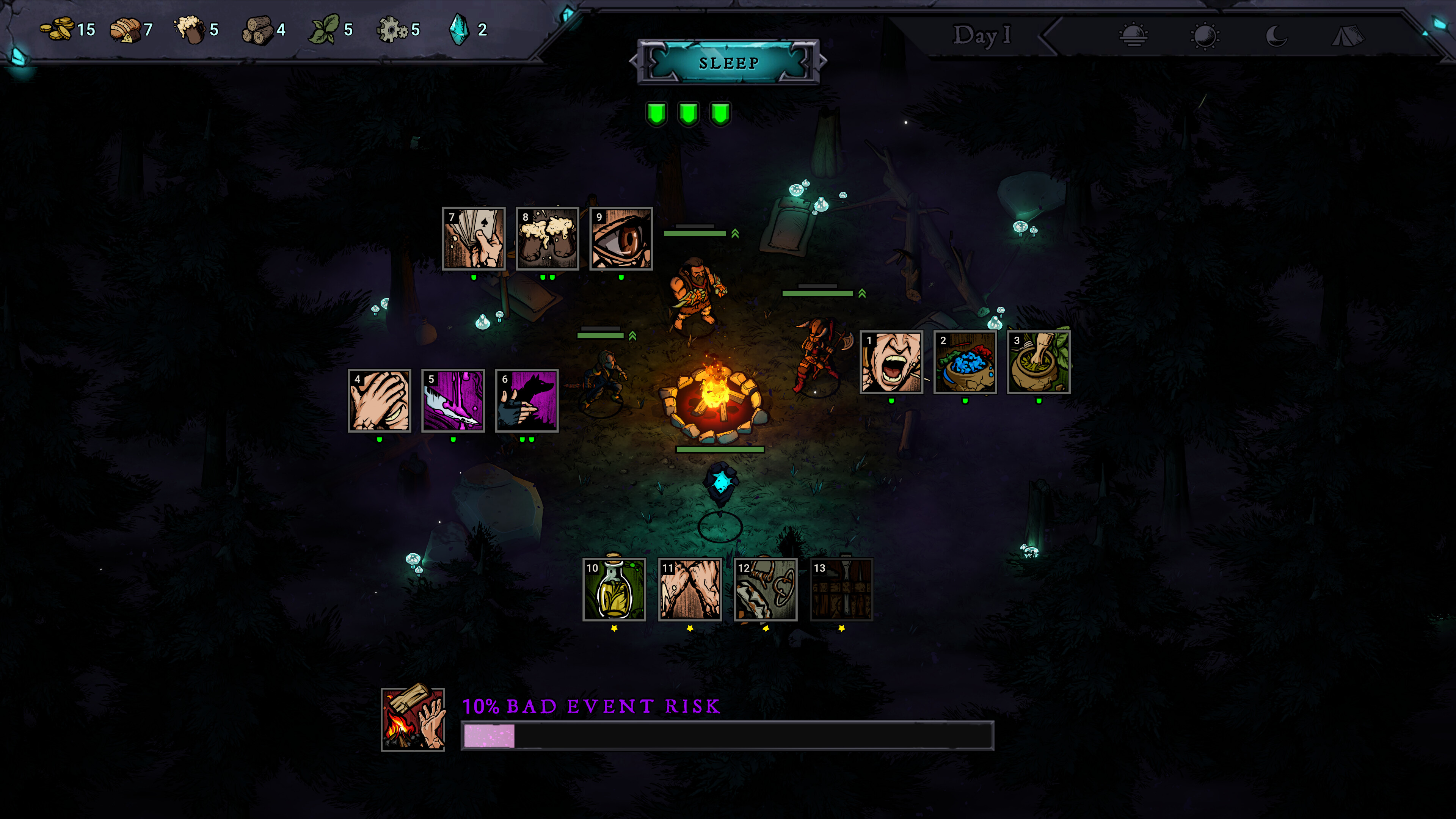Open the Day I header panel
The image size is (1456, 819).
[x=980, y=36]
